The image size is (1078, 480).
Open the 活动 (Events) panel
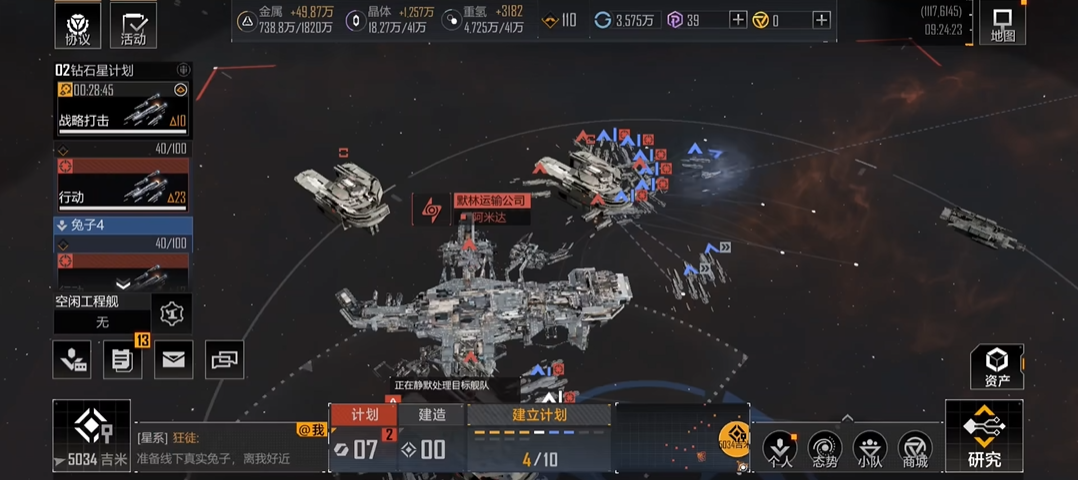133,27
